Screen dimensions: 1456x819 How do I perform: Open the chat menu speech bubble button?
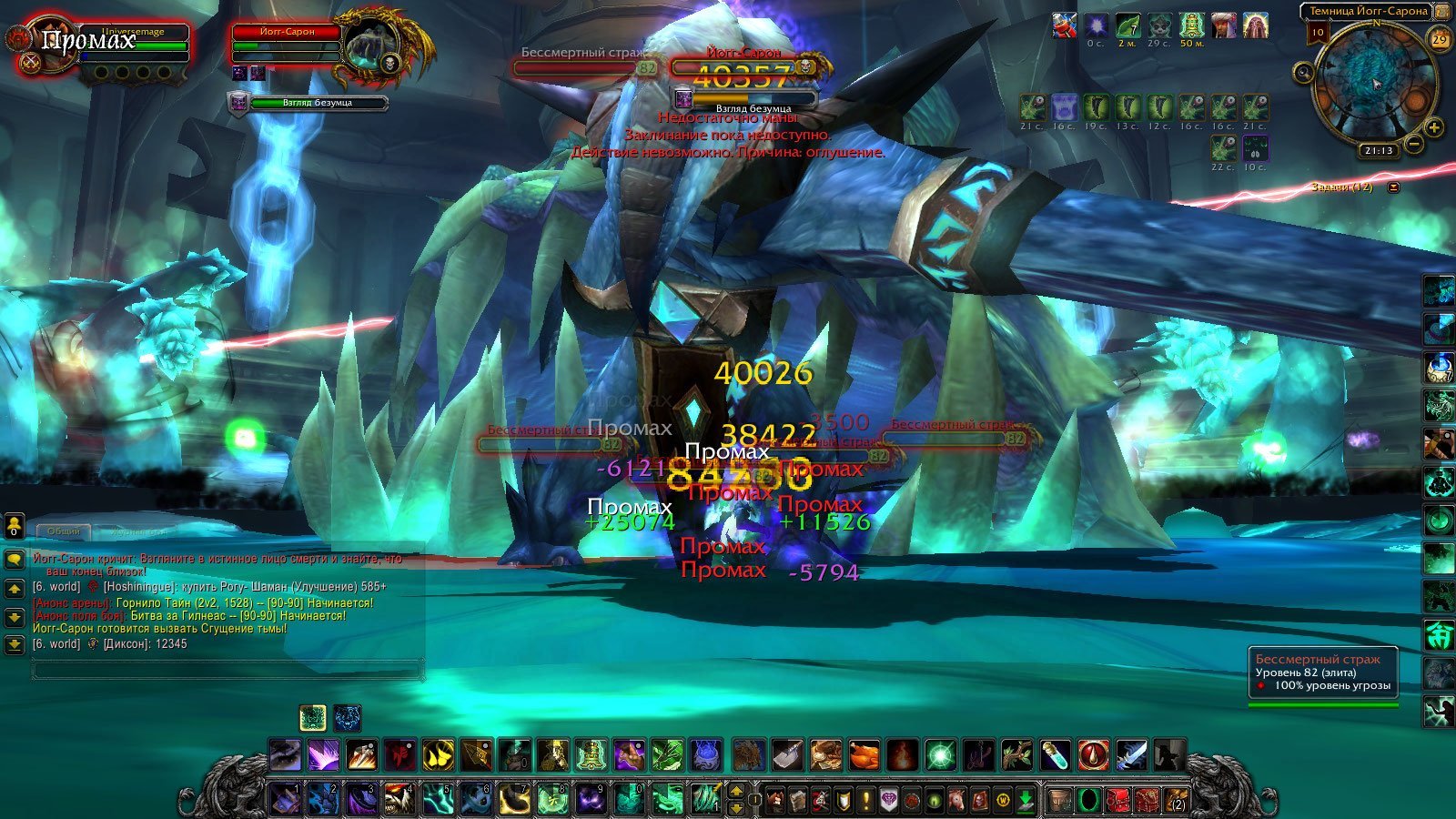coord(15,560)
